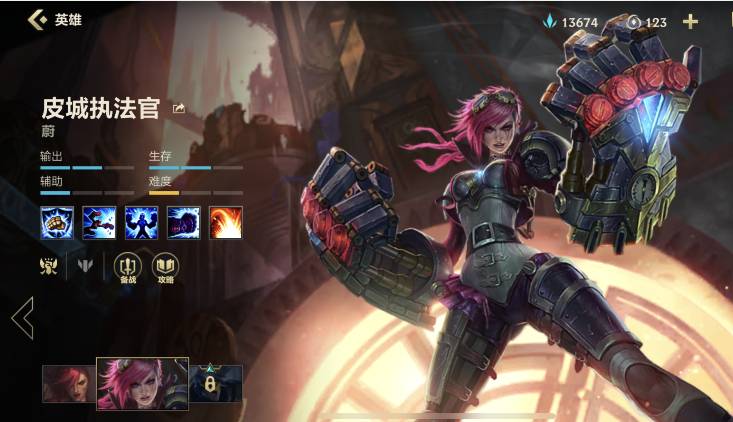The width and height of the screenshot is (733, 422).
Task: Inspect the purple gauntlet punch skill
Action: [183, 222]
